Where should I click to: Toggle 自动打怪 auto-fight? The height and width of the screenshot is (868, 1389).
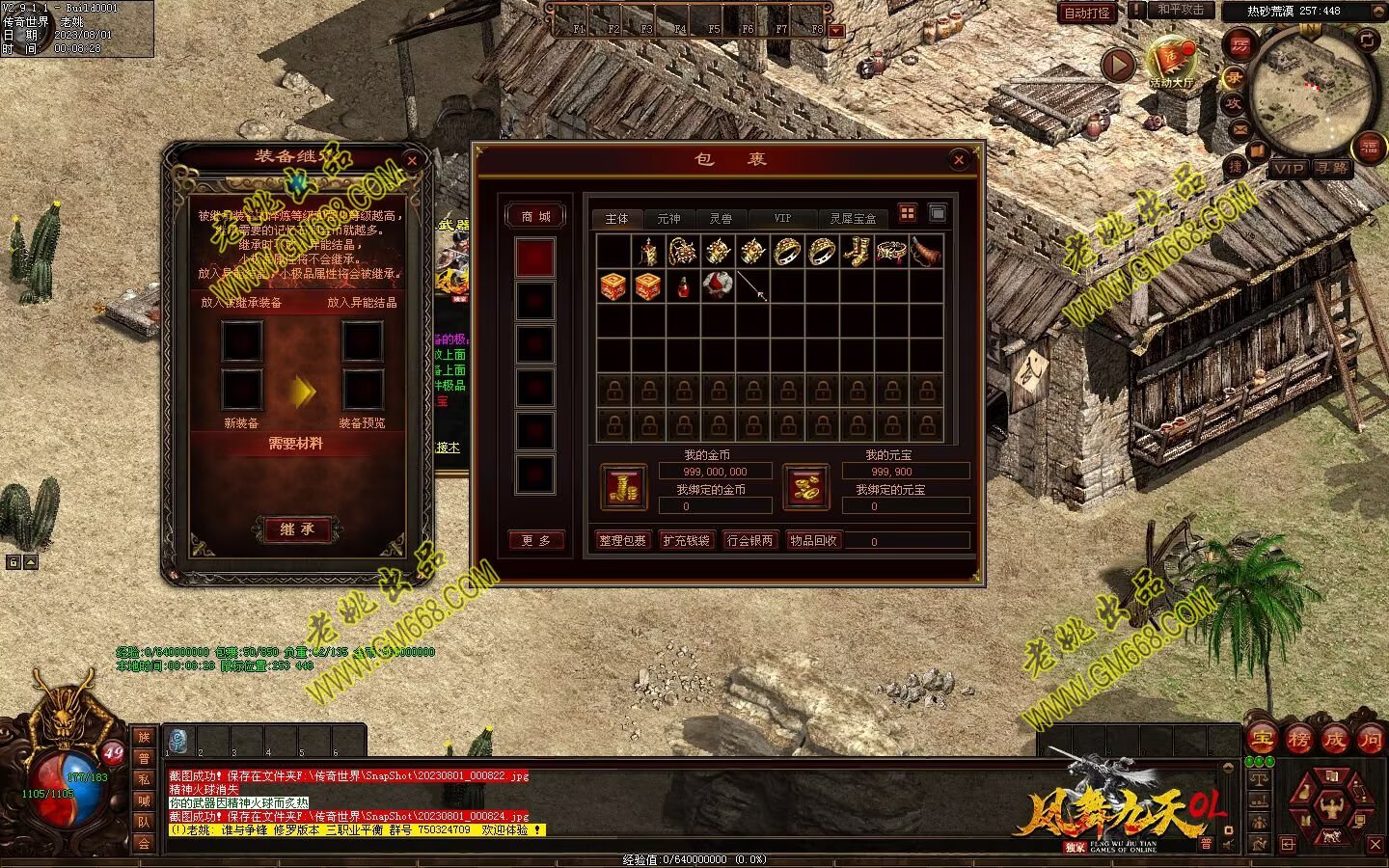pos(1086,14)
